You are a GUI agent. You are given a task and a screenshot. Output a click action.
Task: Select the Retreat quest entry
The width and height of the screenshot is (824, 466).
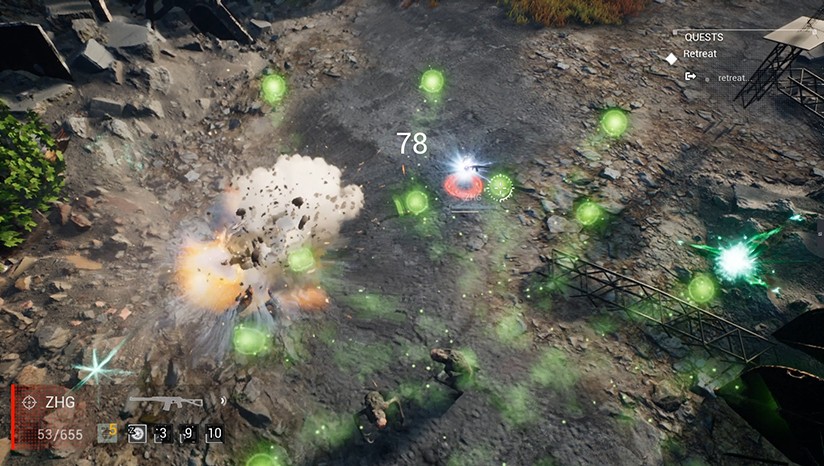pyautogui.click(x=699, y=54)
